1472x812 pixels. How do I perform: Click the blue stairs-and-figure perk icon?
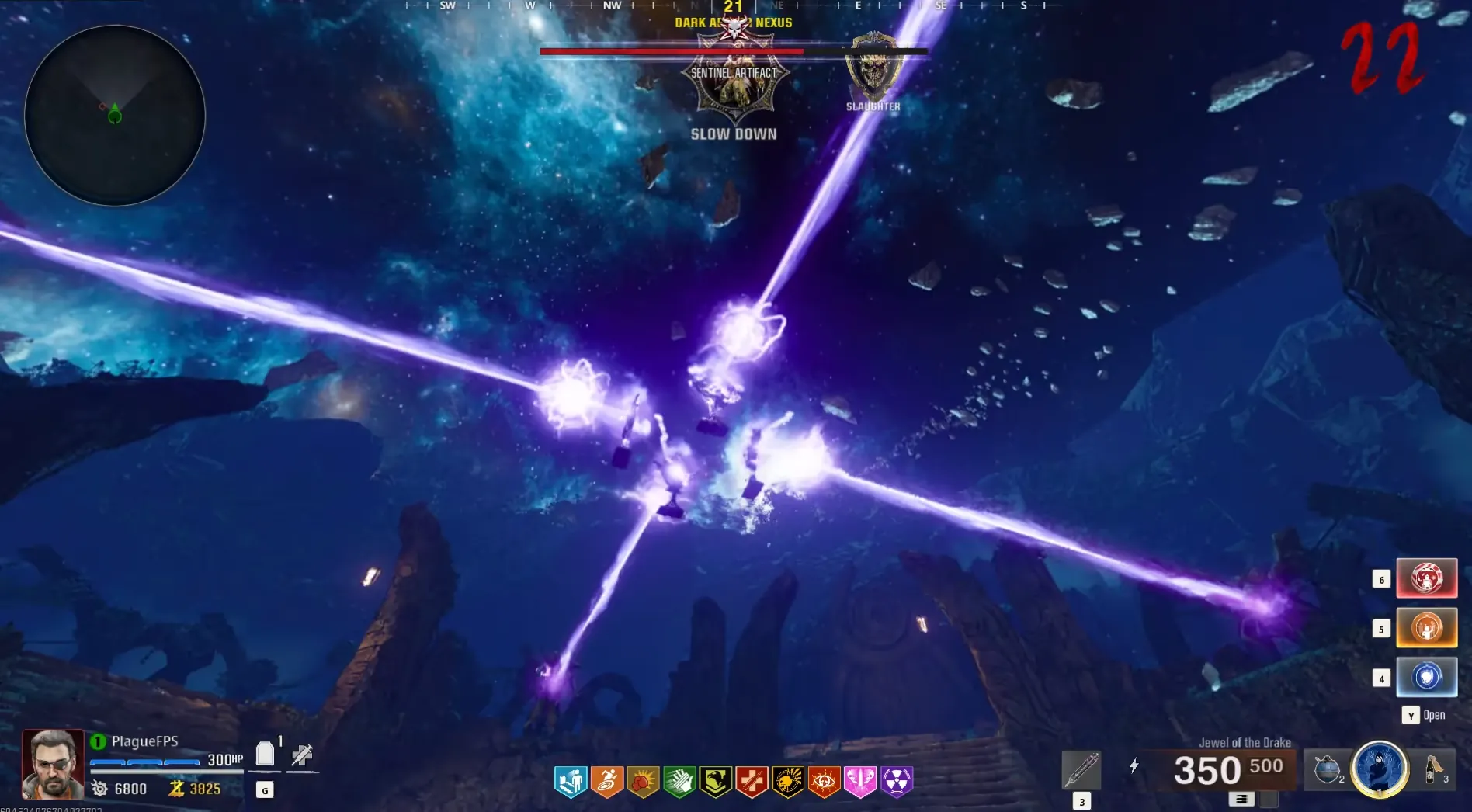[571, 782]
